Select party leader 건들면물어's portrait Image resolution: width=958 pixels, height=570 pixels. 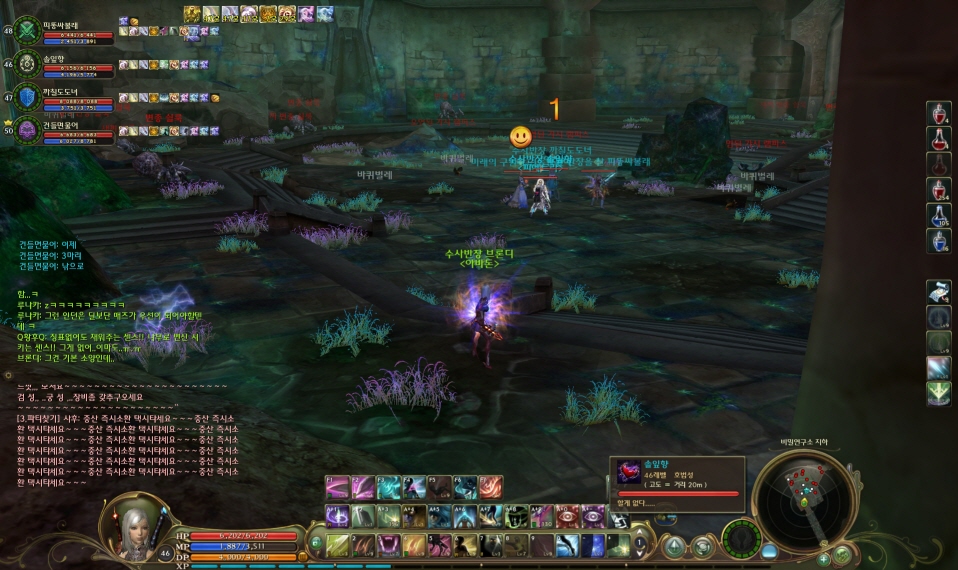pos(27,130)
